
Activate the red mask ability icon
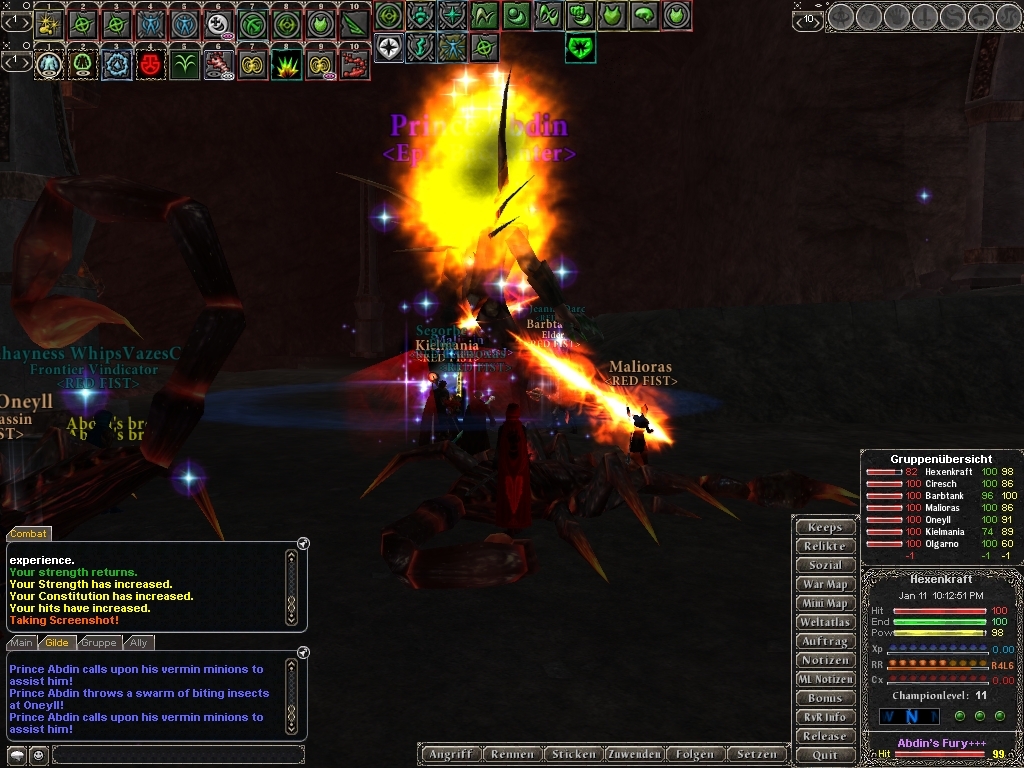click(x=151, y=64)
